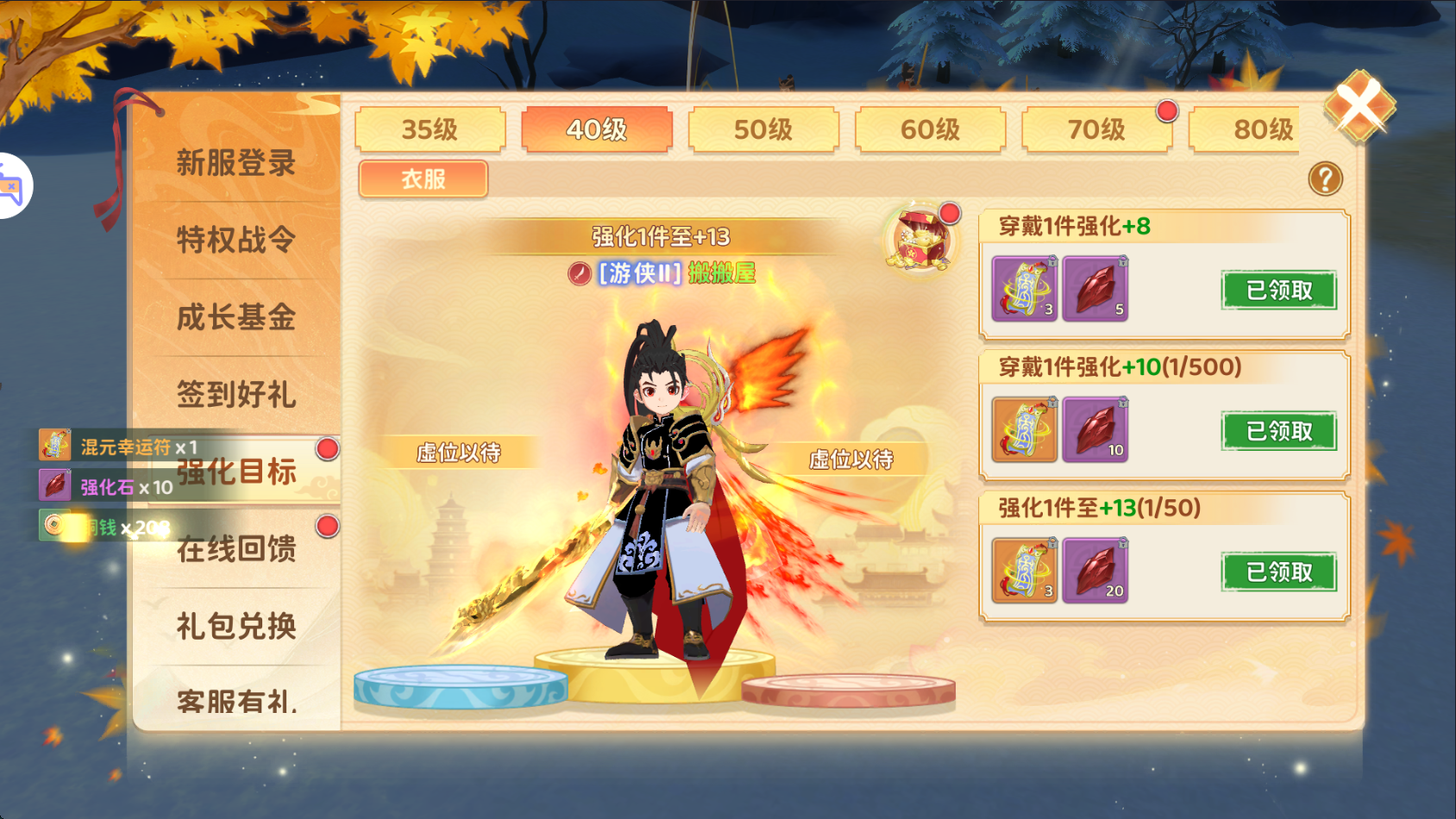The width and height of the screenshot is (1456, 819).
Task: Click 已领取 button for 强化+8 reward
Action: click(x=1278, y=291)
